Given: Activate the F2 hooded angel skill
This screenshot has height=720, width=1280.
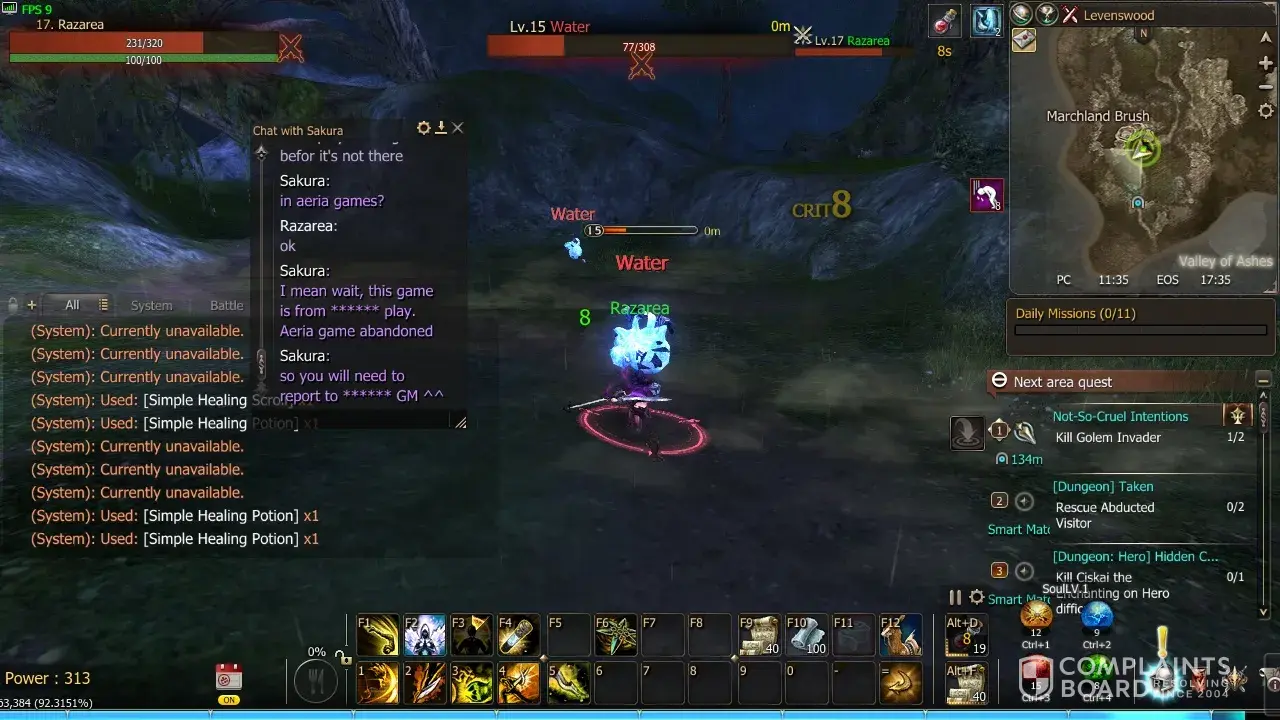Looking at the screenshot, I should [425, 635].
